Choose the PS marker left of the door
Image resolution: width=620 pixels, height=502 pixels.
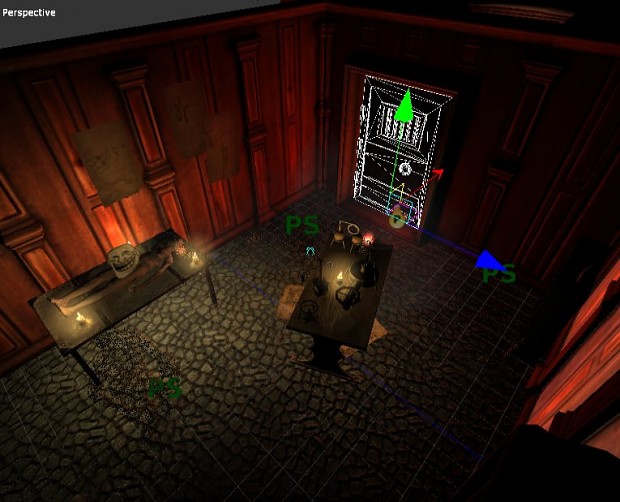click(302, 225)
